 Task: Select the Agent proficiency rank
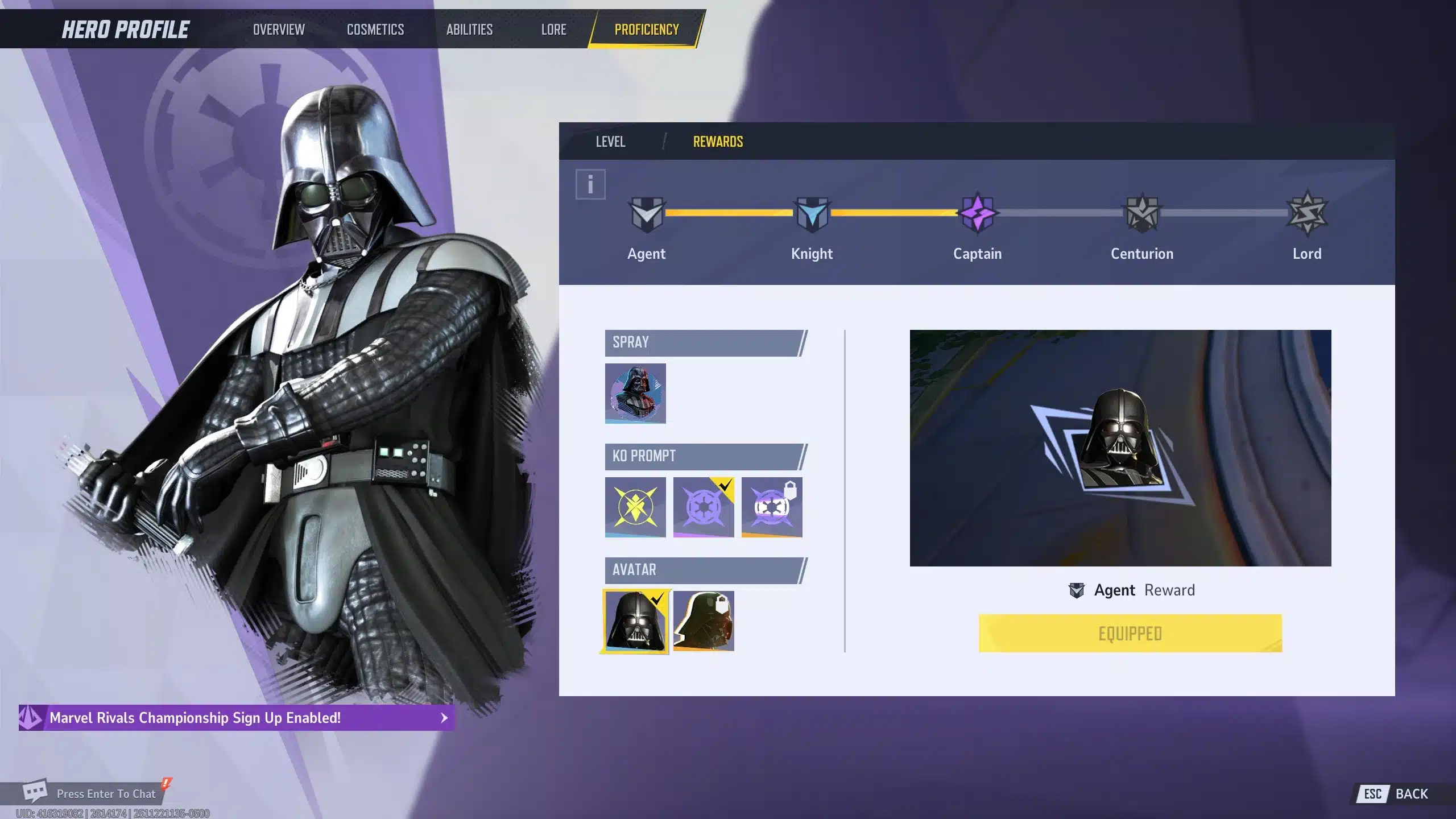[x=647, y=214]
